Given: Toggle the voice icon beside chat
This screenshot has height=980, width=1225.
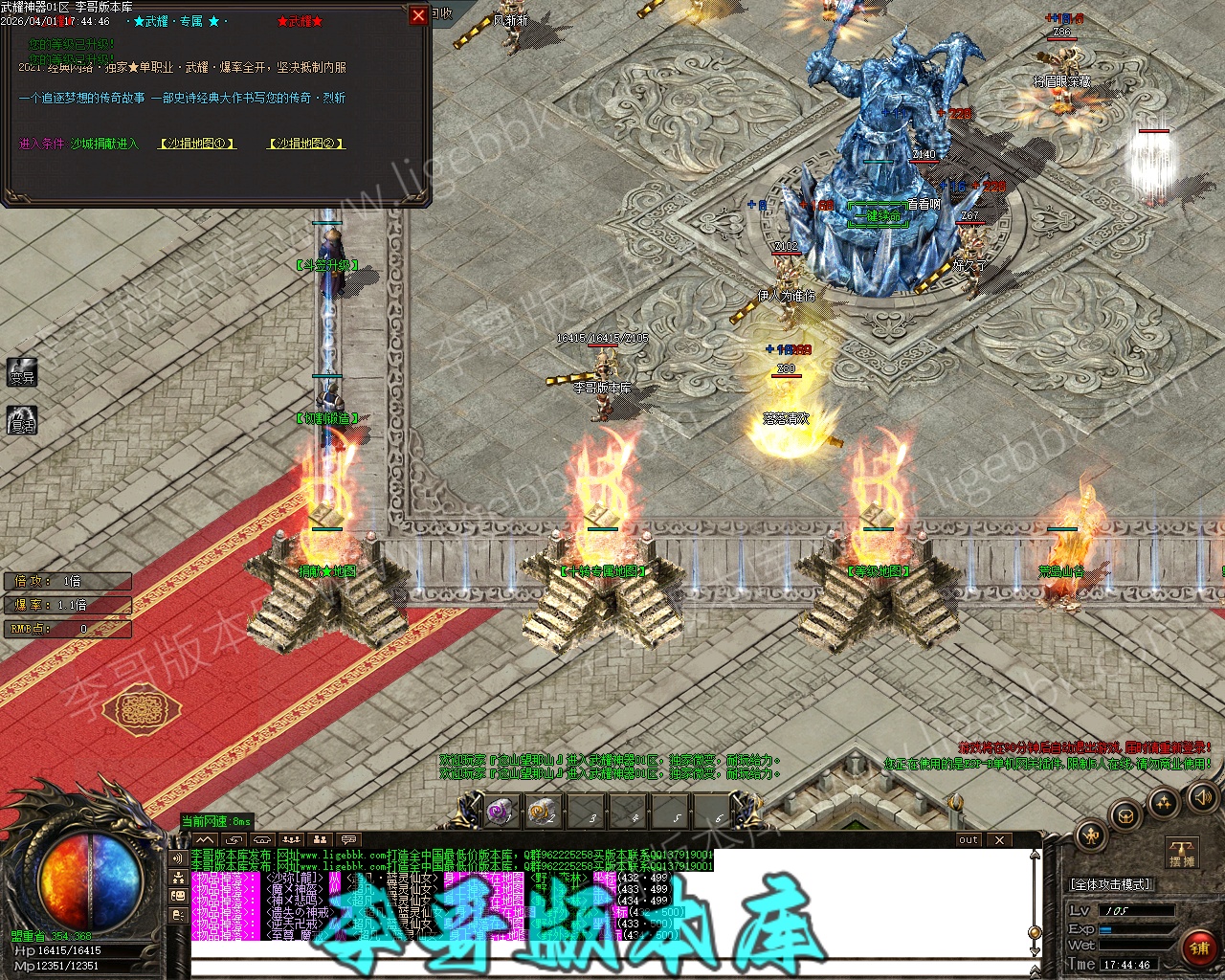Looking at the screenshot, I should pos(178,858).
